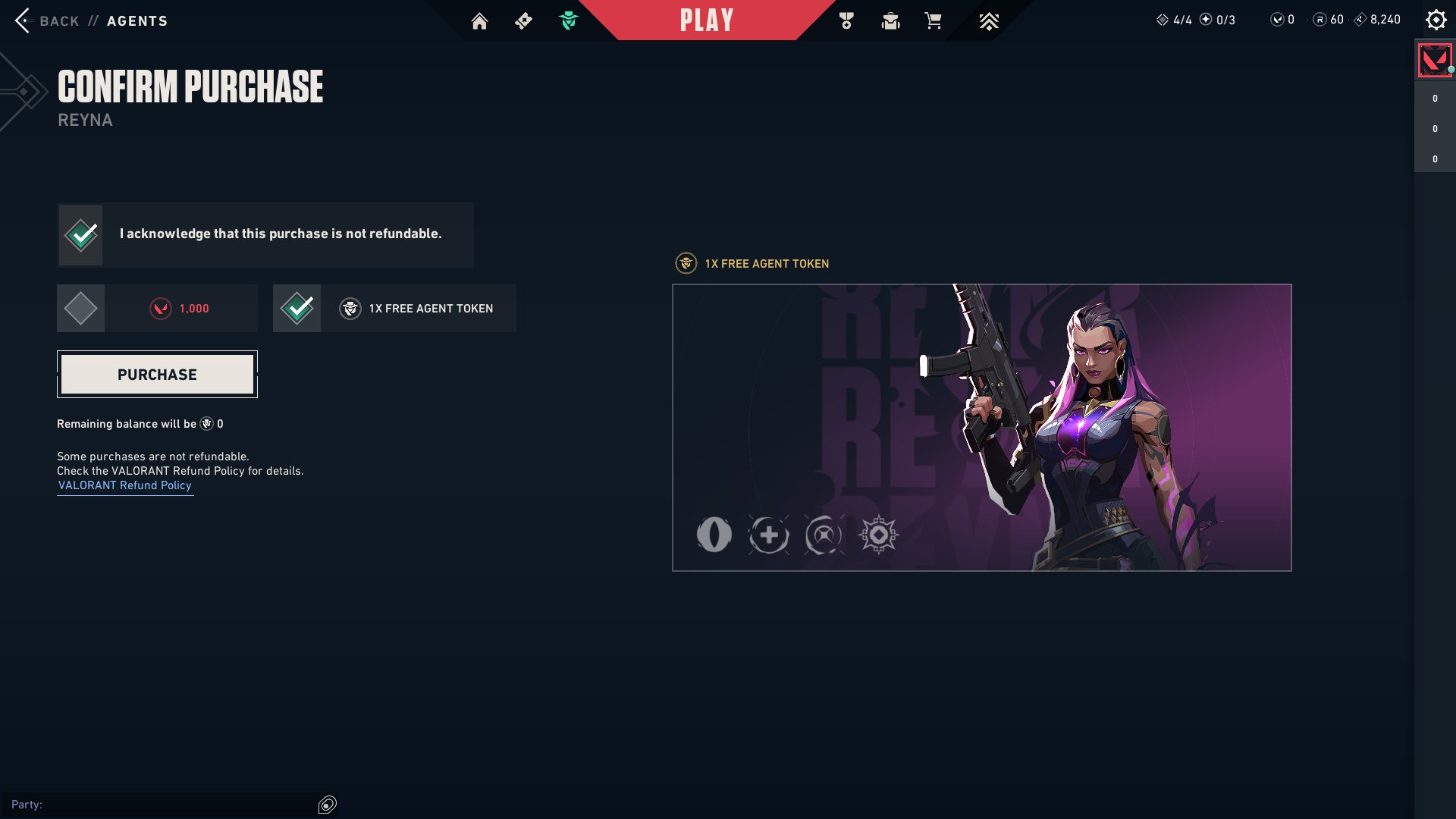Click the Devour plus ability icon
This screenshot has width=1456, height=819.
click(769, 535)
